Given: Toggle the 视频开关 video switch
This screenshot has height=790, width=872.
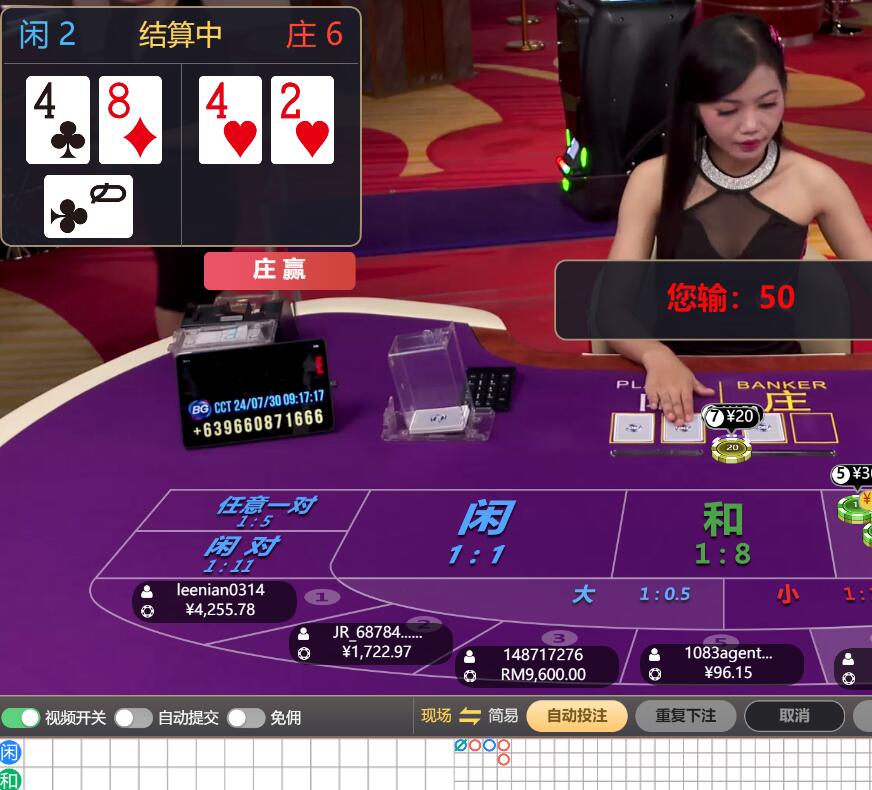Looking at the screenshot, I should pos(21,718).
